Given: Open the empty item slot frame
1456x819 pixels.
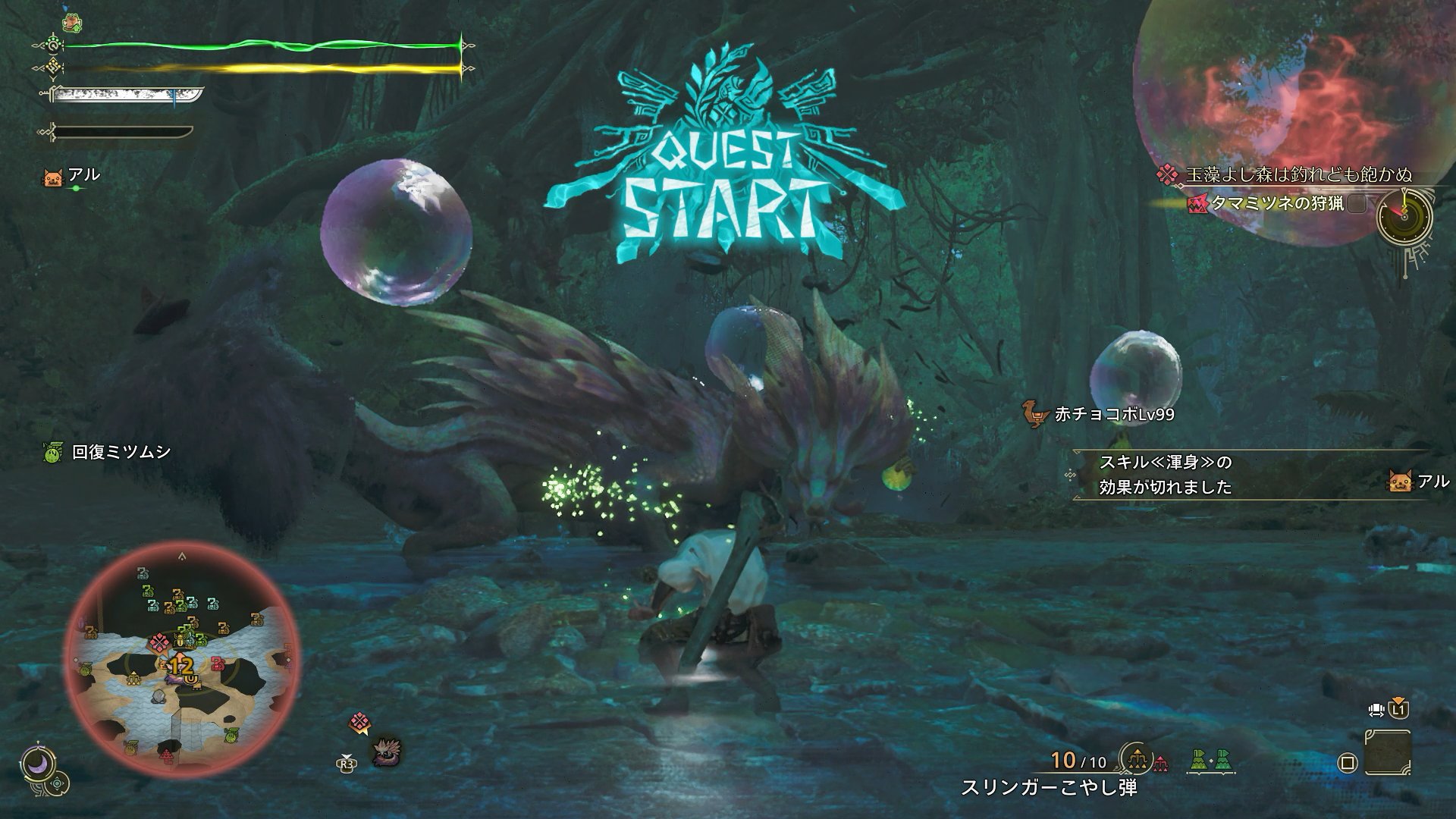Looking at the screenshot, I should click(1387, 752).
